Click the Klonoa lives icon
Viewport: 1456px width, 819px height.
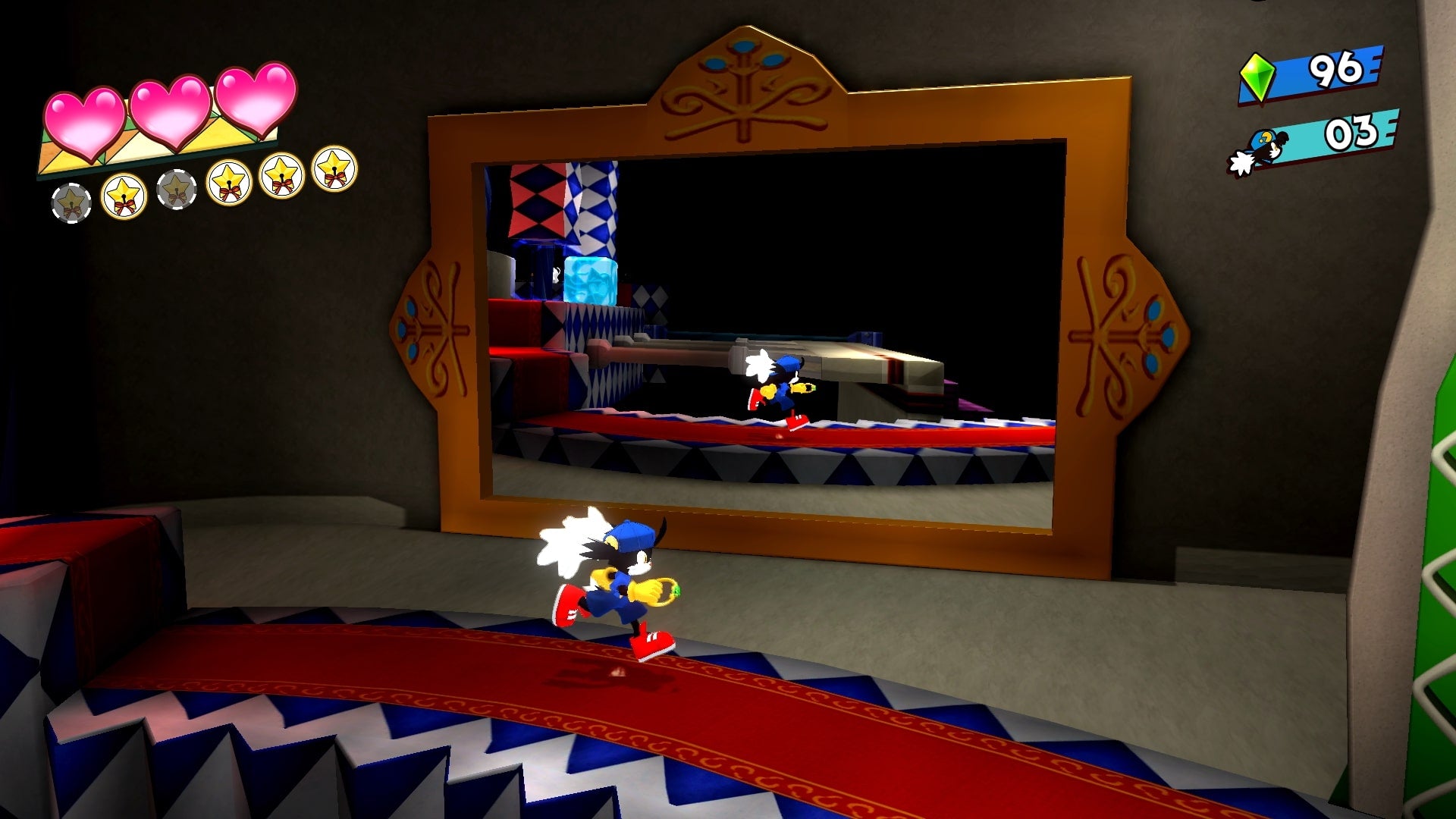coord(1260,150)
